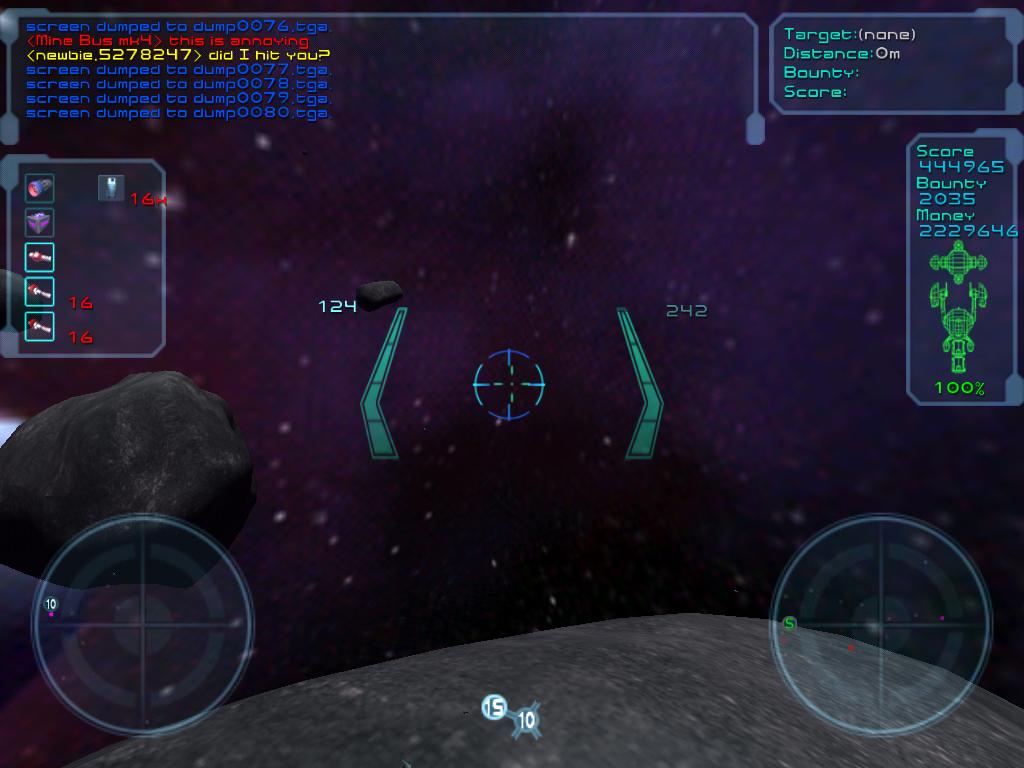Select the purple cargo crate icon
The height and width of the screenshot is (768, 1024).
click(x=39, y=222)
